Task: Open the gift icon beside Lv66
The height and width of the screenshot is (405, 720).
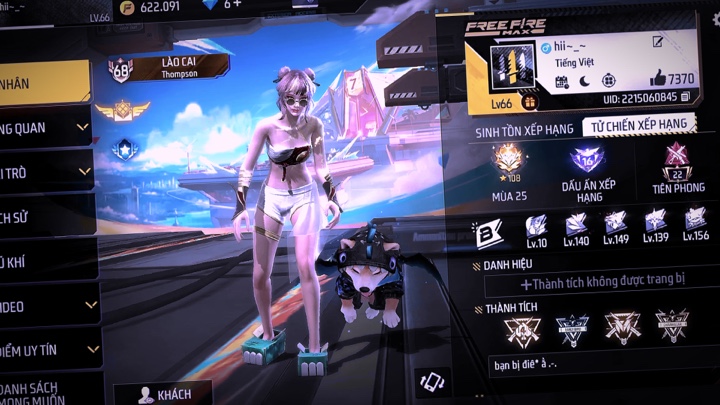Action: 529,101
